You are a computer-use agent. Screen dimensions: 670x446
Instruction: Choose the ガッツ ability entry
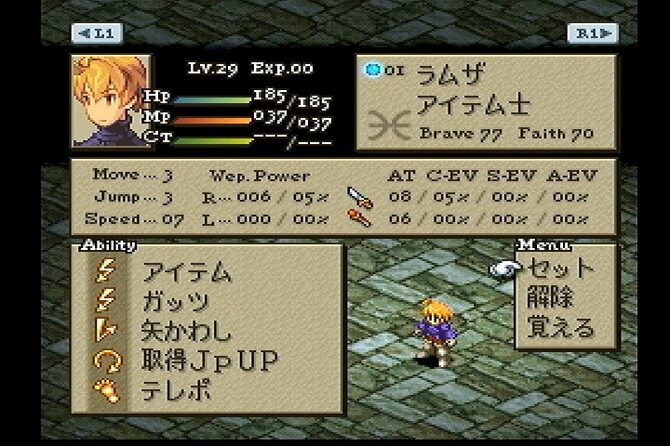(x=177, y=300)
